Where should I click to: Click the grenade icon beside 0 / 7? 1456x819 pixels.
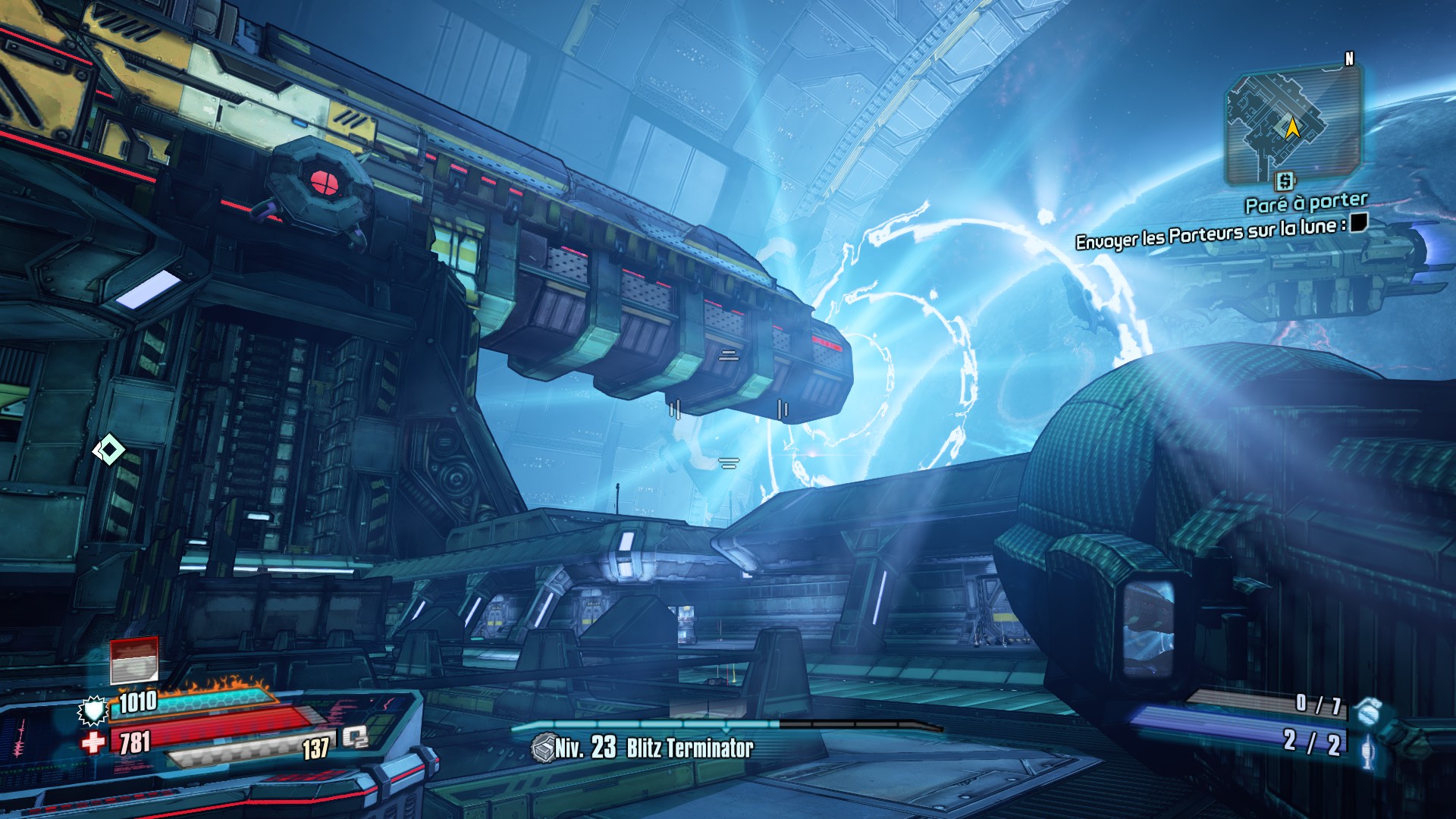click(1370, 713)
